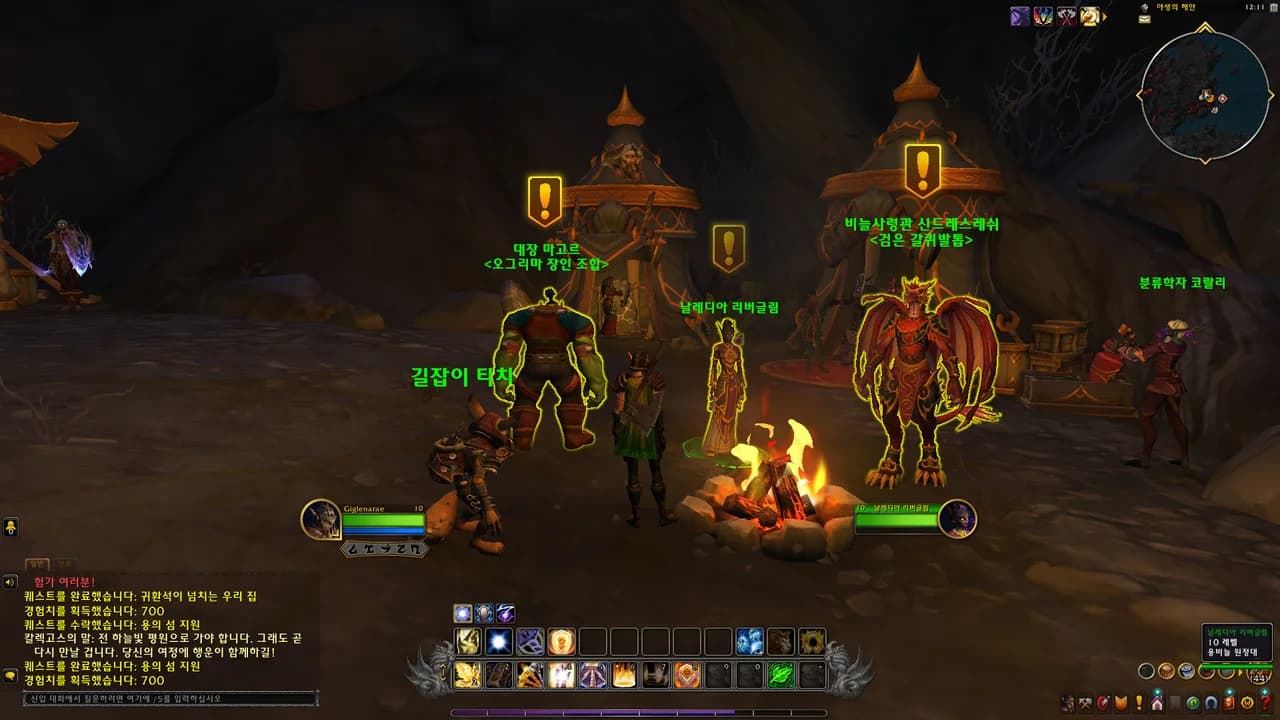
Task: Open the yellow exclamation quest log
Action: tap(1137, 703)
